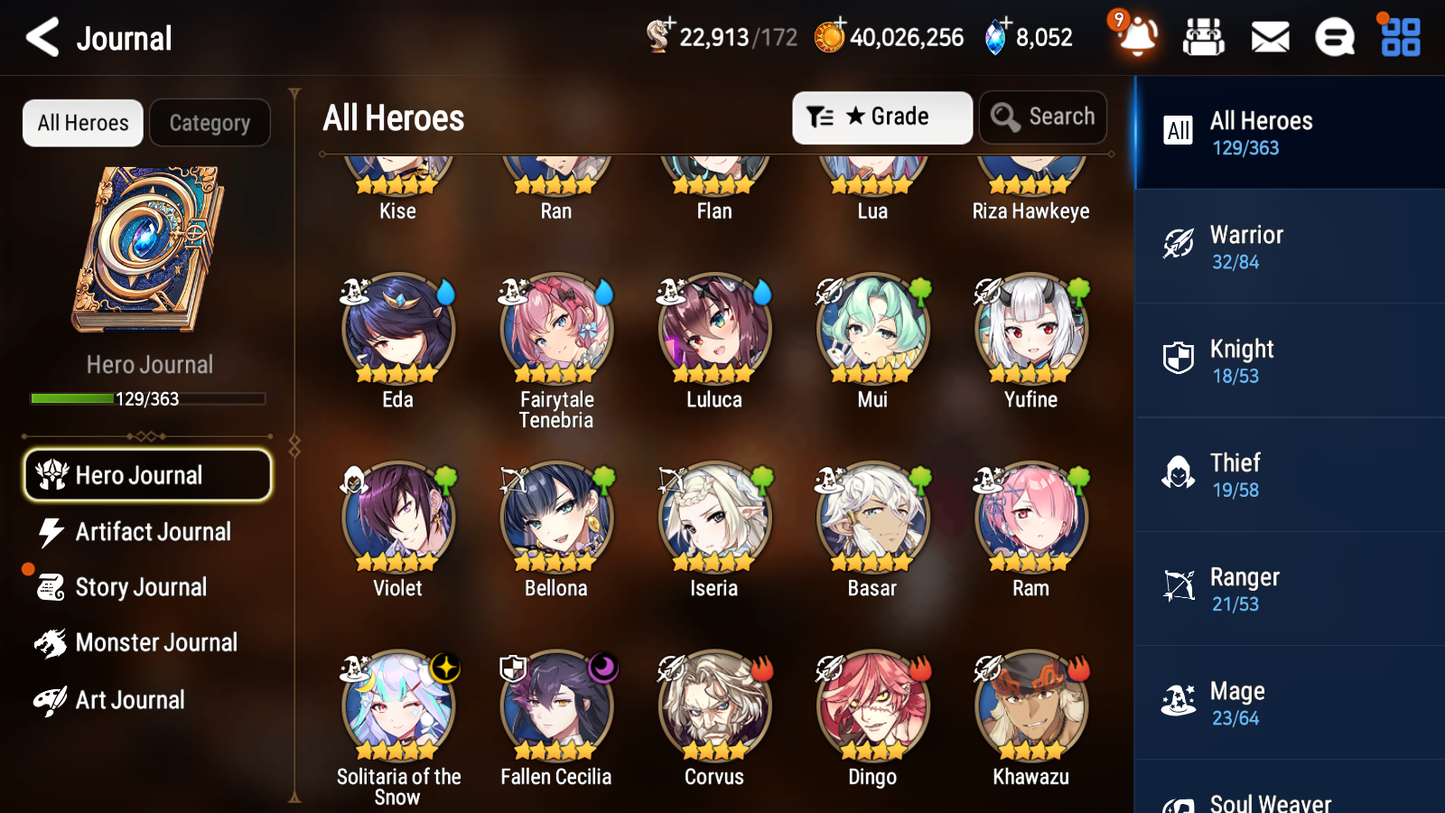Filter heroes by the Warrior class

[1289, 246]
